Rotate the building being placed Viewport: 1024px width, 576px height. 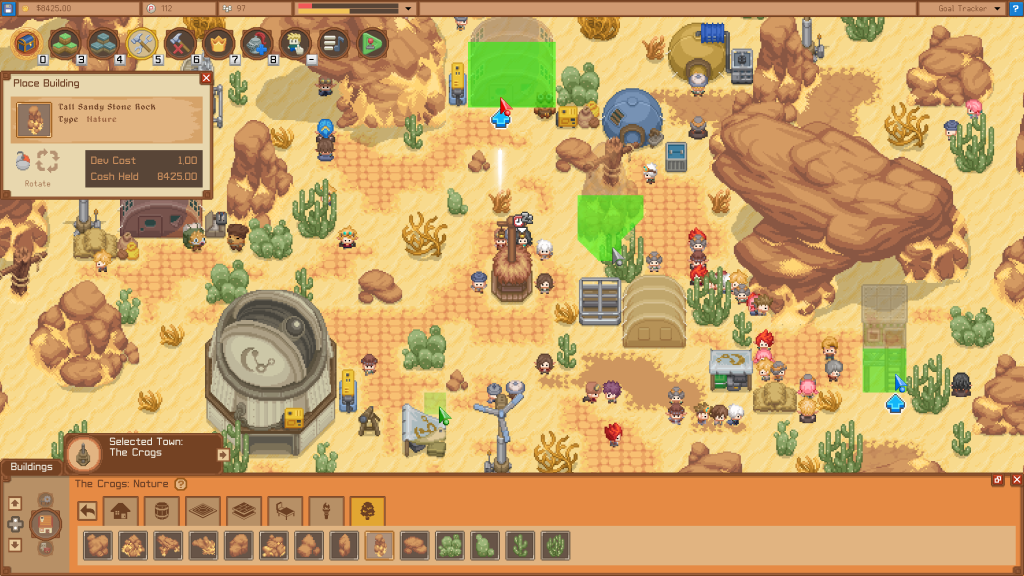point(47,161)
